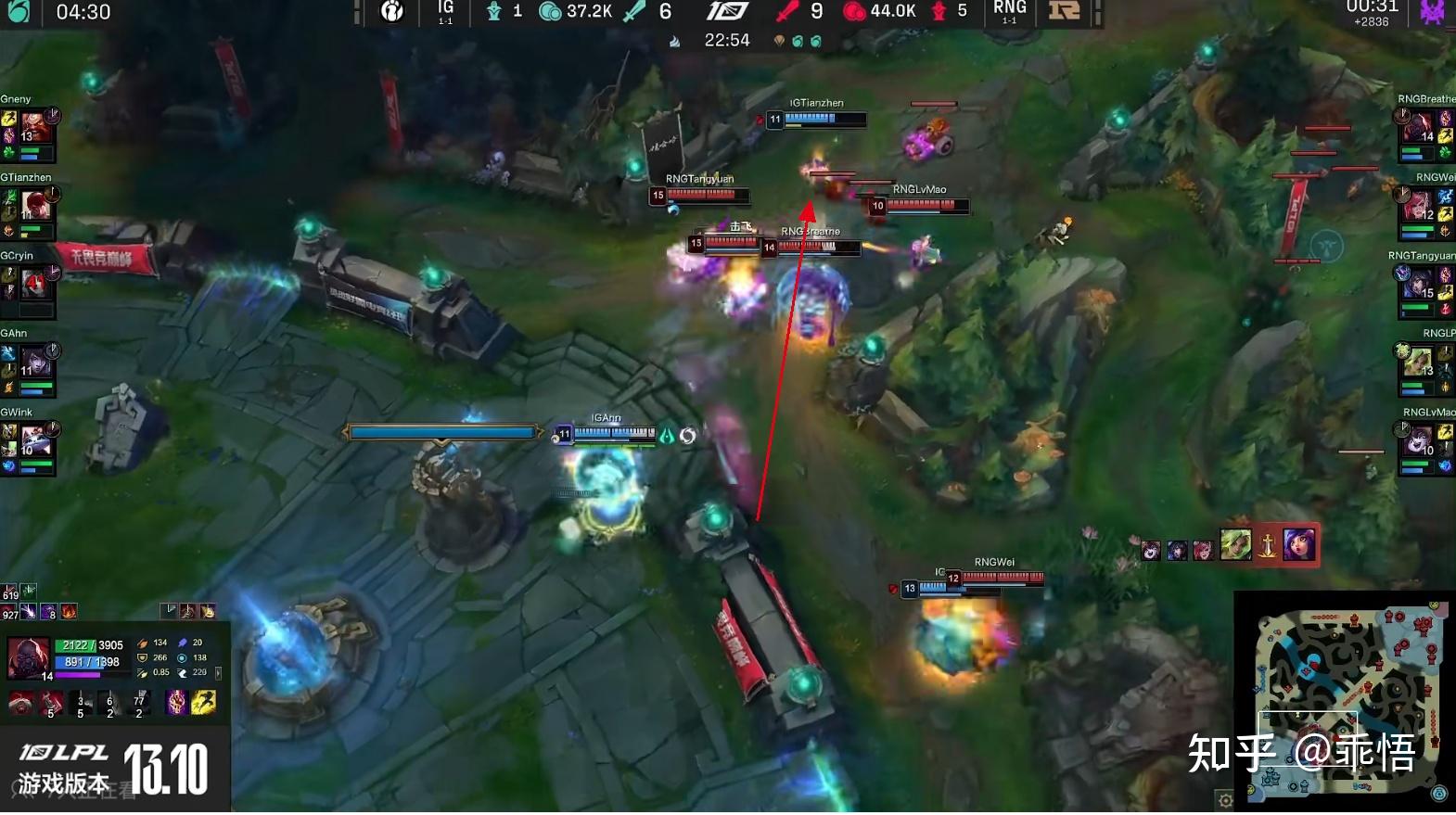Click the yellow Flash summoner spell icon
The image size is (1456, 815).
(204, 703)
